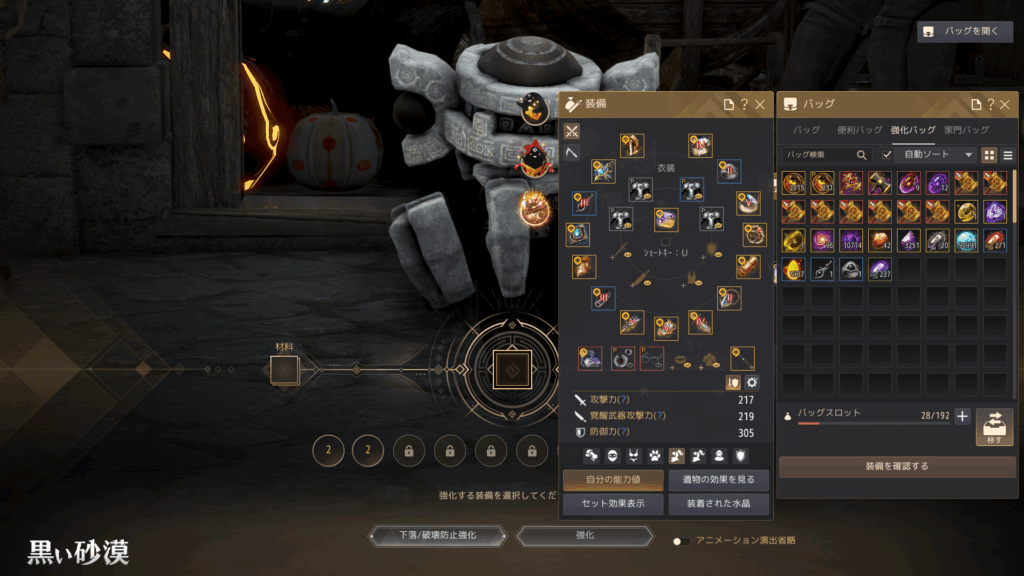
Task: Select 下落/破壊防止強化 option
Action: (437, 535)
